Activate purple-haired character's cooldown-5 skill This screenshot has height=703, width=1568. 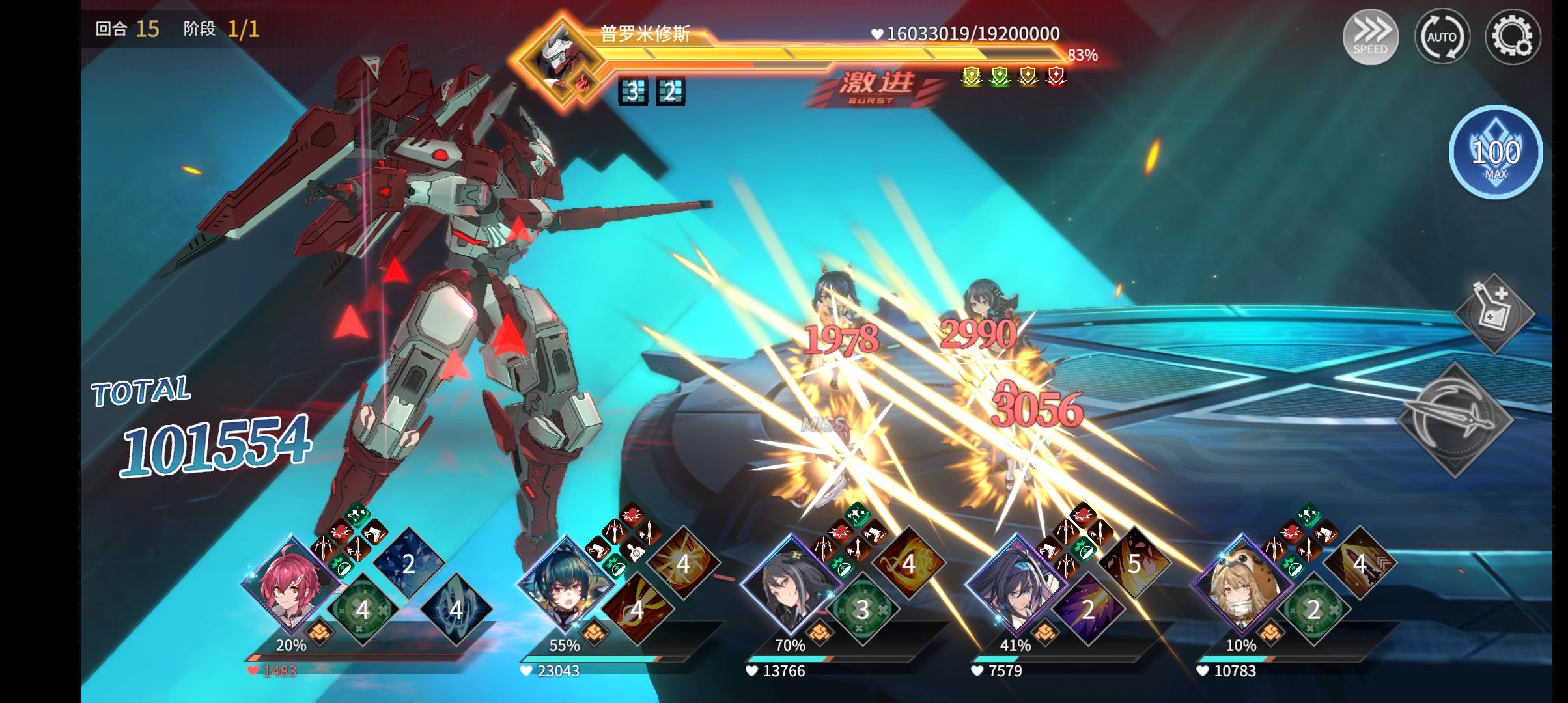tap(1134, 563)
